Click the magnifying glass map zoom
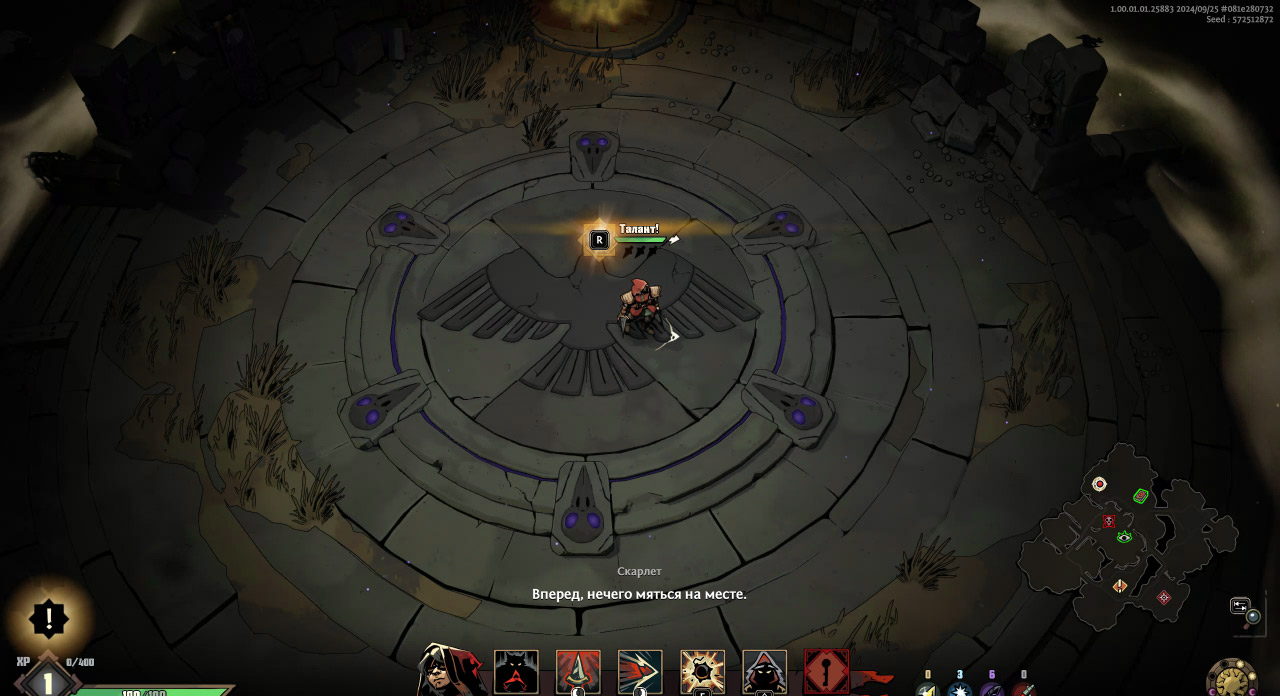 pos(1253,617)
